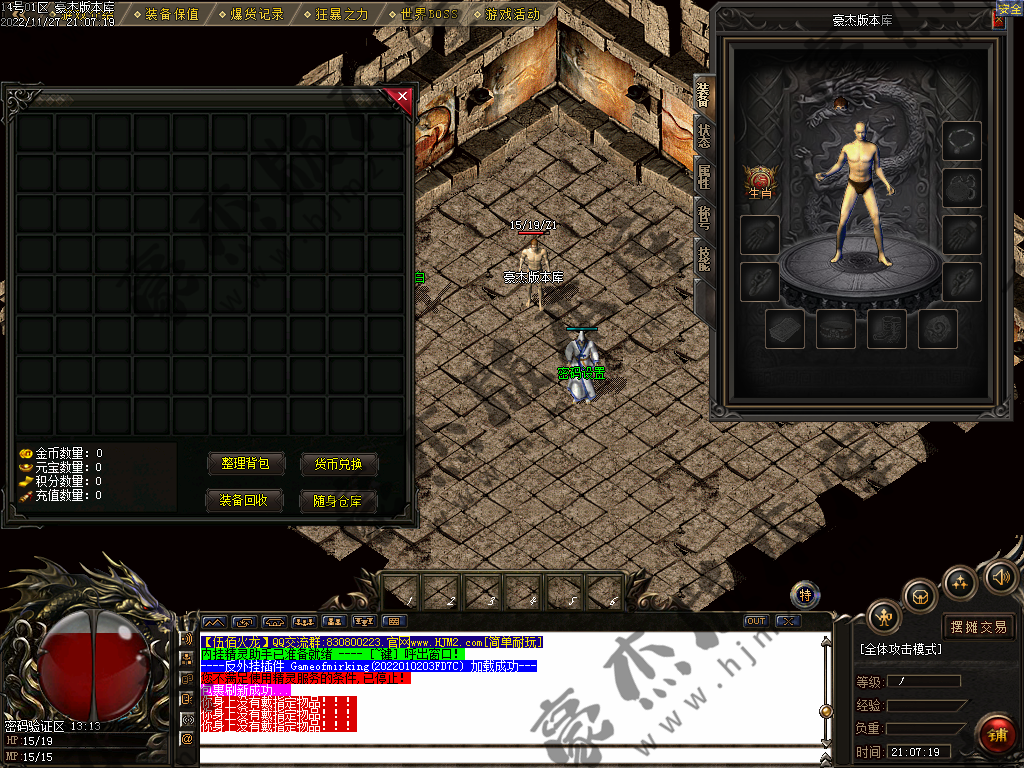Open the 货币兑换 currency exchange

pos(339,464)
